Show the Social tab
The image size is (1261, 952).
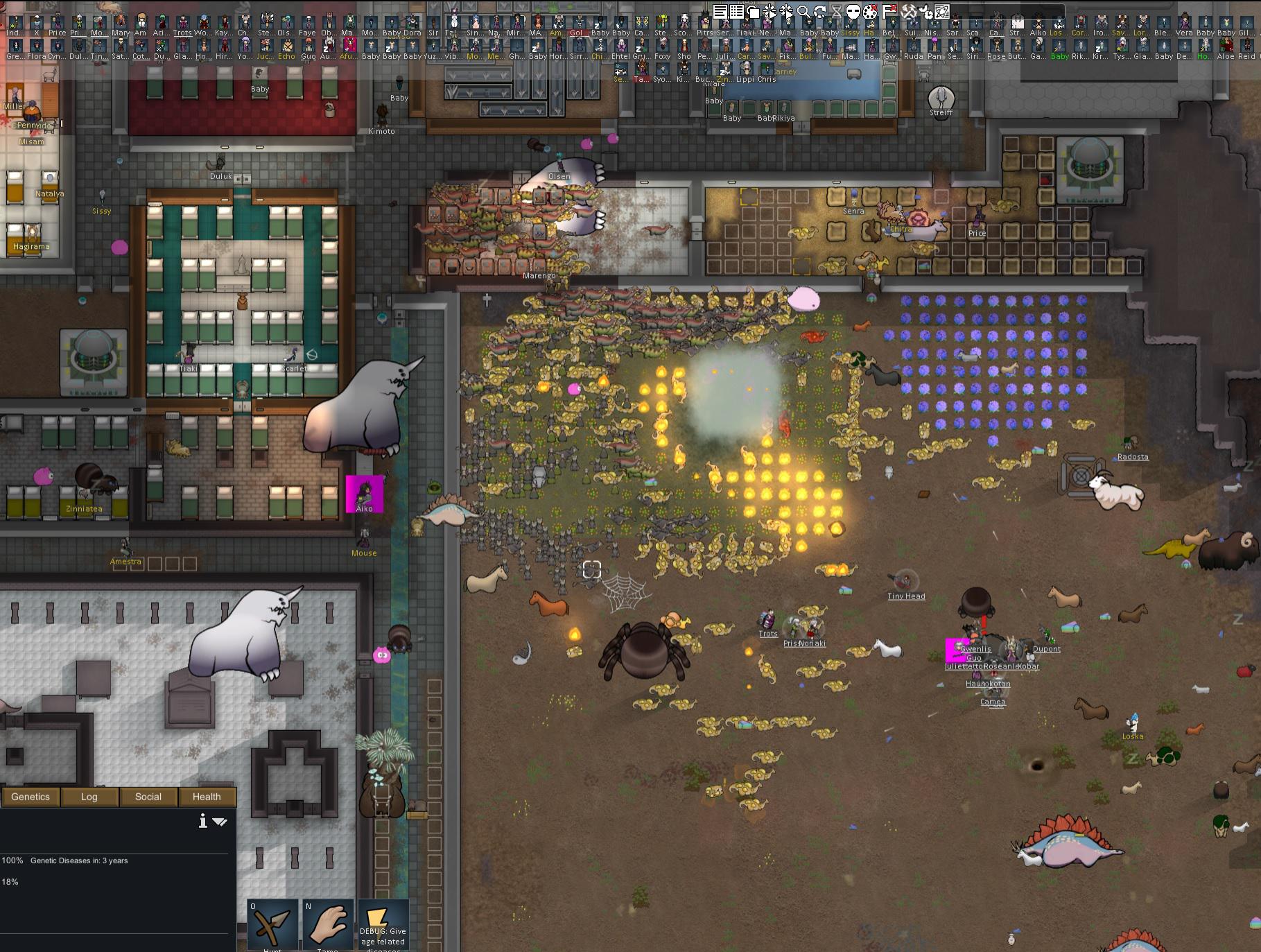pyautogui.click(x=148, y=797)
